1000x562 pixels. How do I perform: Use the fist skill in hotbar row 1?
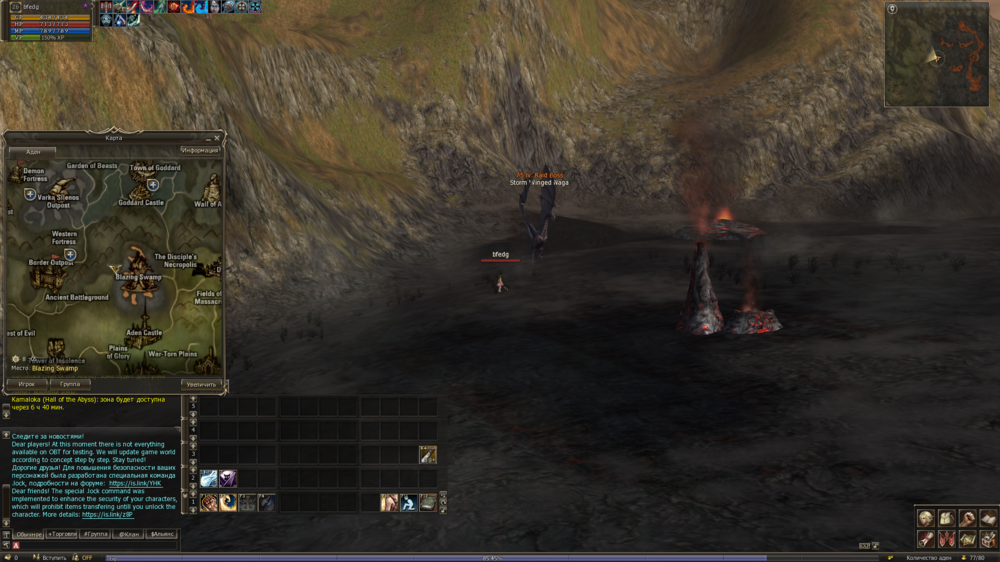209,502
